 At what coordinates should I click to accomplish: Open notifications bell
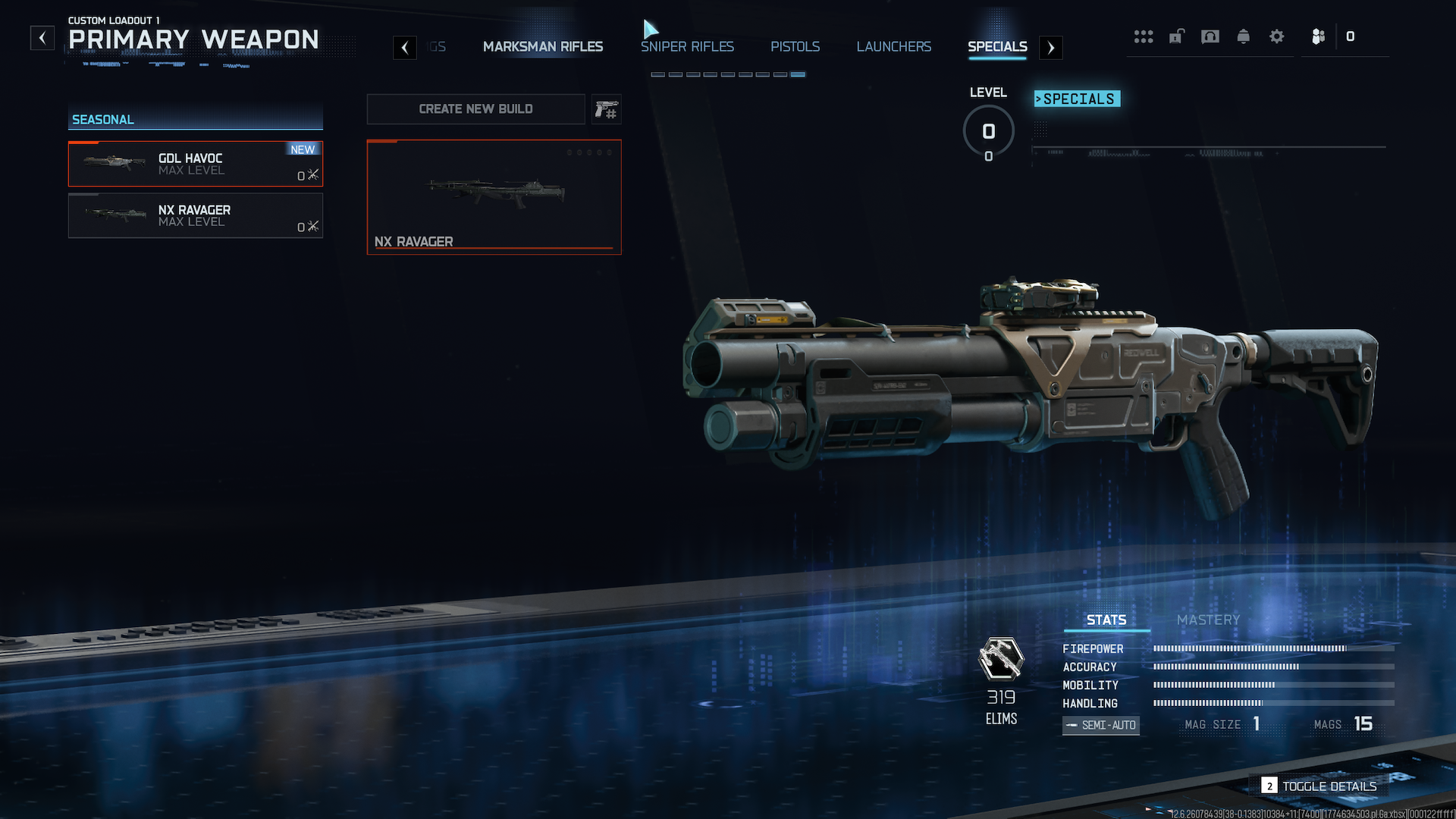[1243, 36]
